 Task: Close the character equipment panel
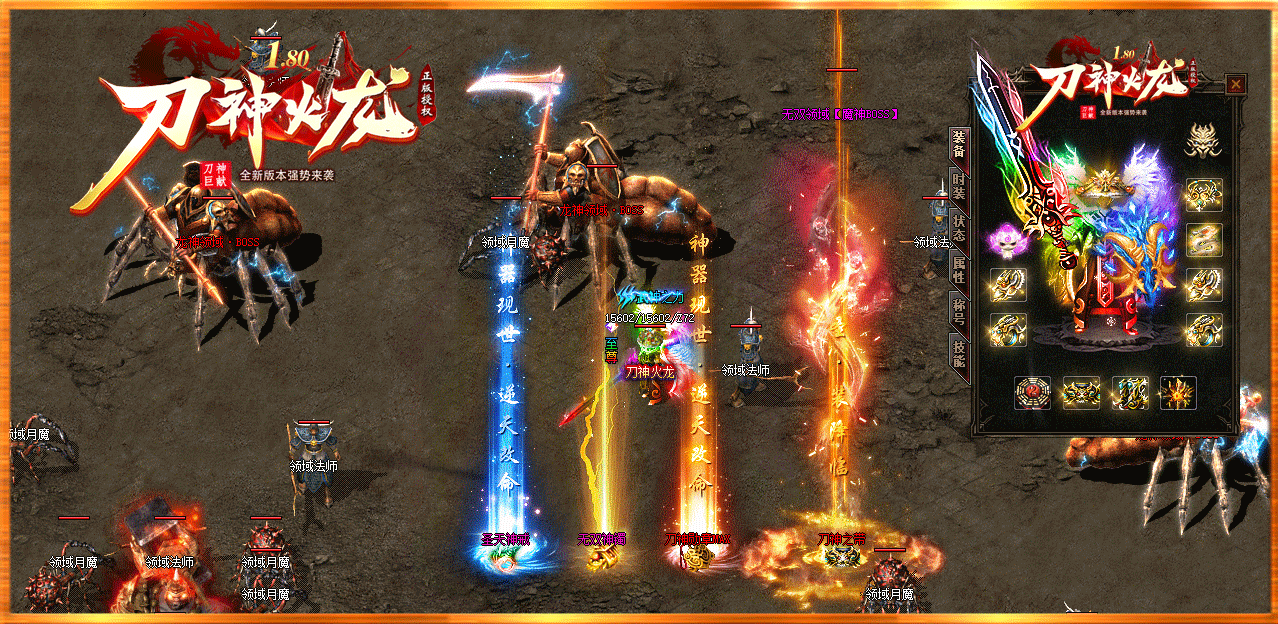point(1236,85)
